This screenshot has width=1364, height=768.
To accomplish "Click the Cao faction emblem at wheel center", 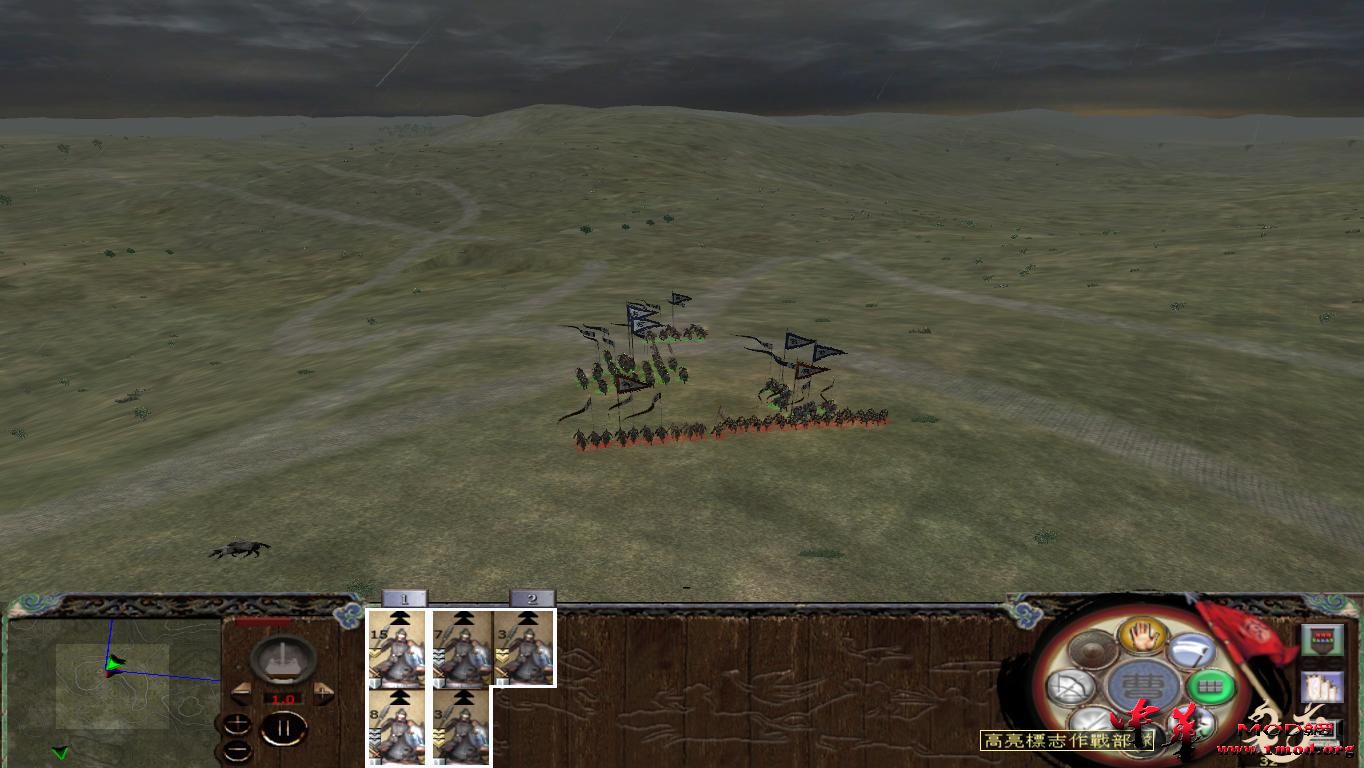I will (x=1141, y=685).
